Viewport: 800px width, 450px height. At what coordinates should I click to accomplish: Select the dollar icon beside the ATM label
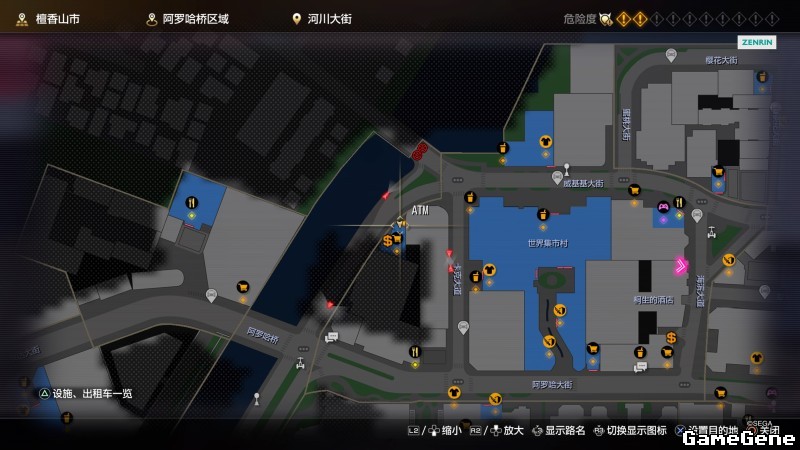click(x=387, y=241)
